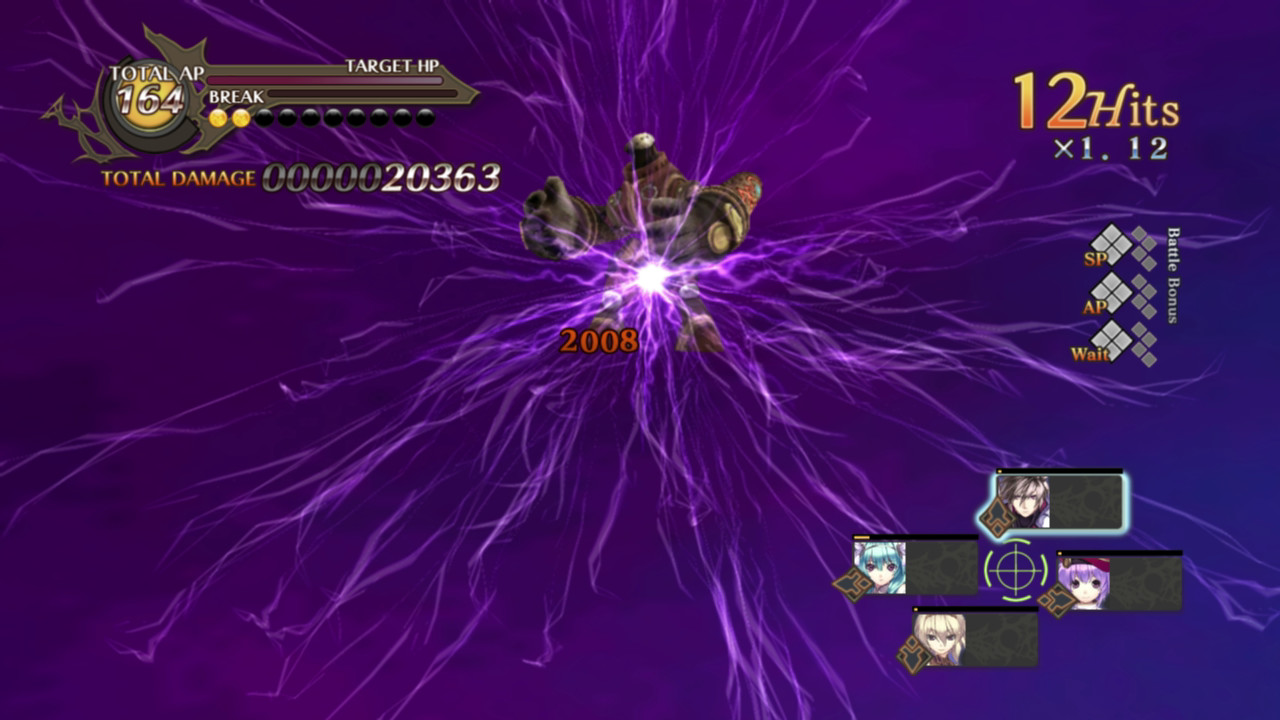Click the first gold coin on the BREAK gauge
This screenshot has height=720, width=1280.
coord(217,117)
